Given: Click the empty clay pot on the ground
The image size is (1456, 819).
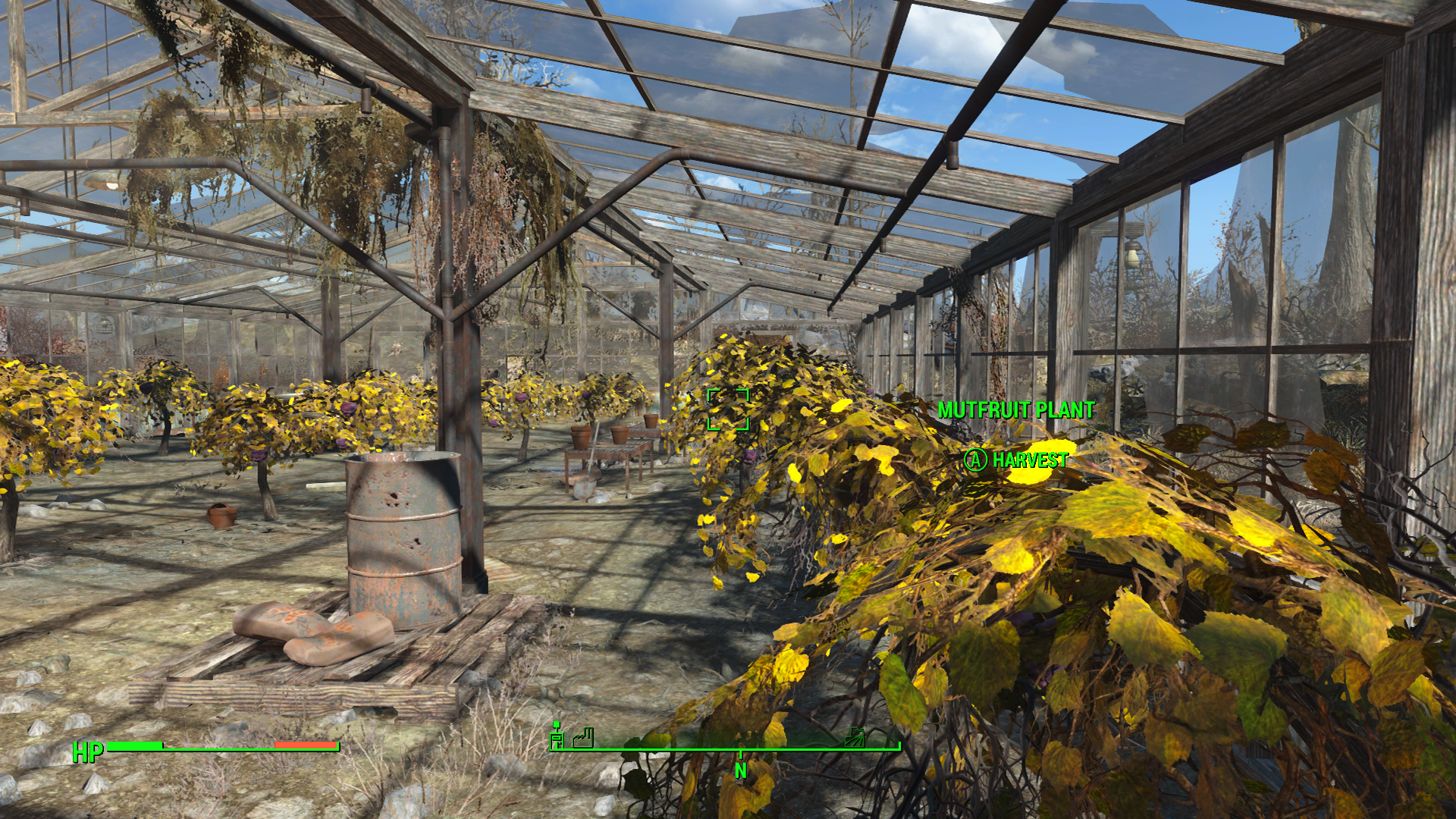Looking at the screenshot, I should point(223,516).
